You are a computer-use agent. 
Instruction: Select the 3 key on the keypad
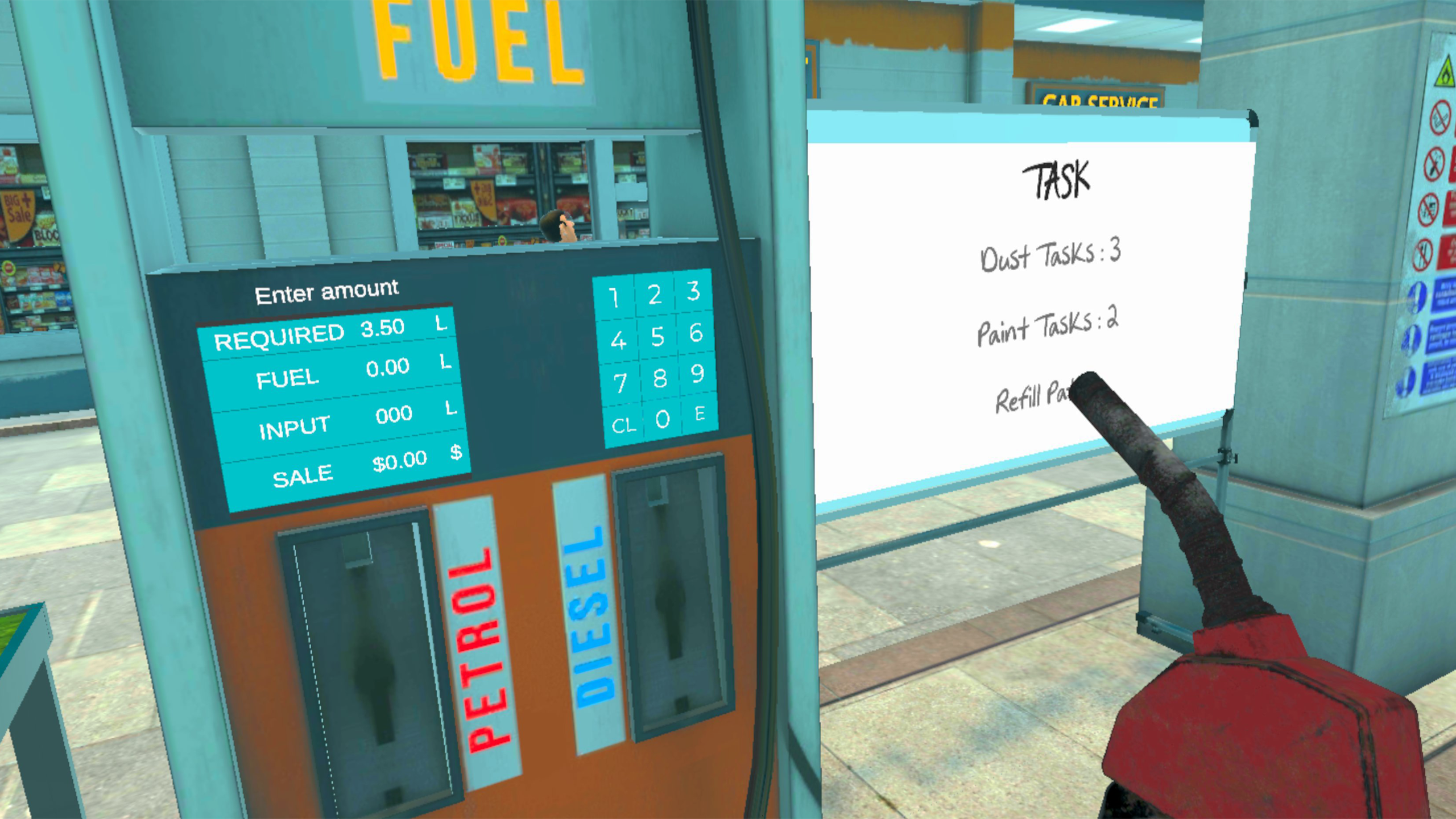[693, 291]
